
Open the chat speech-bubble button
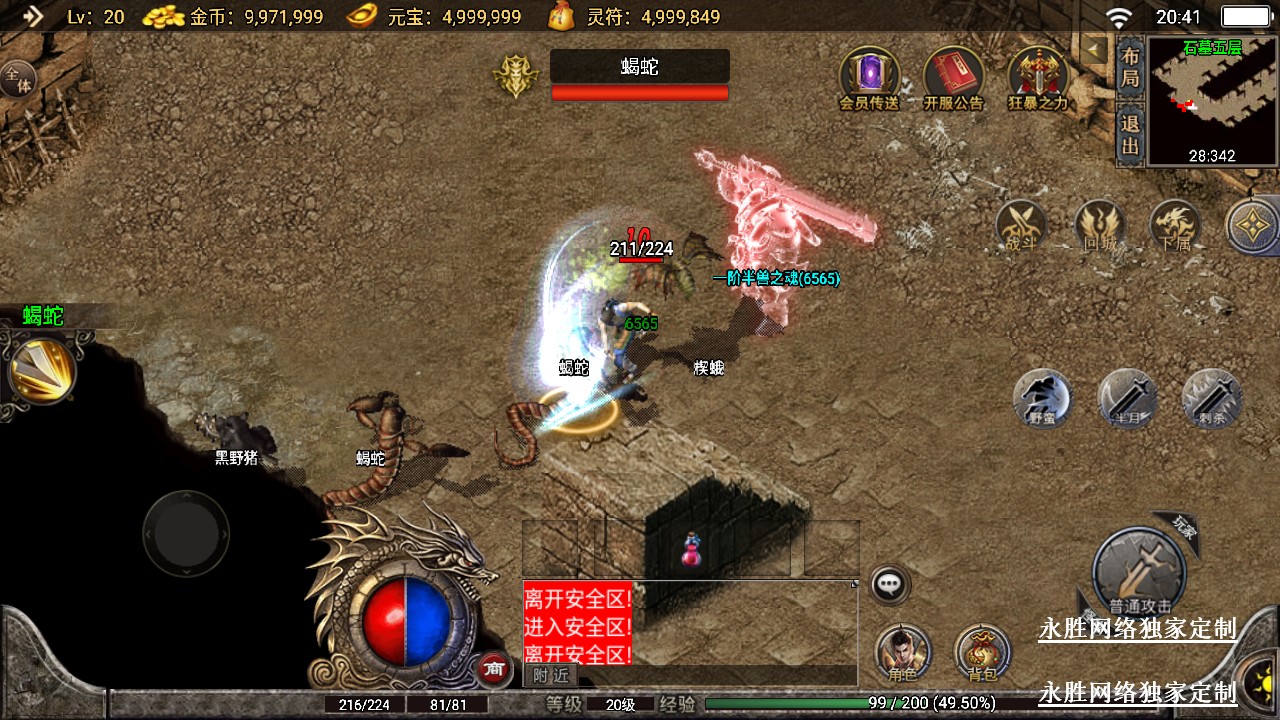(889, 585)
